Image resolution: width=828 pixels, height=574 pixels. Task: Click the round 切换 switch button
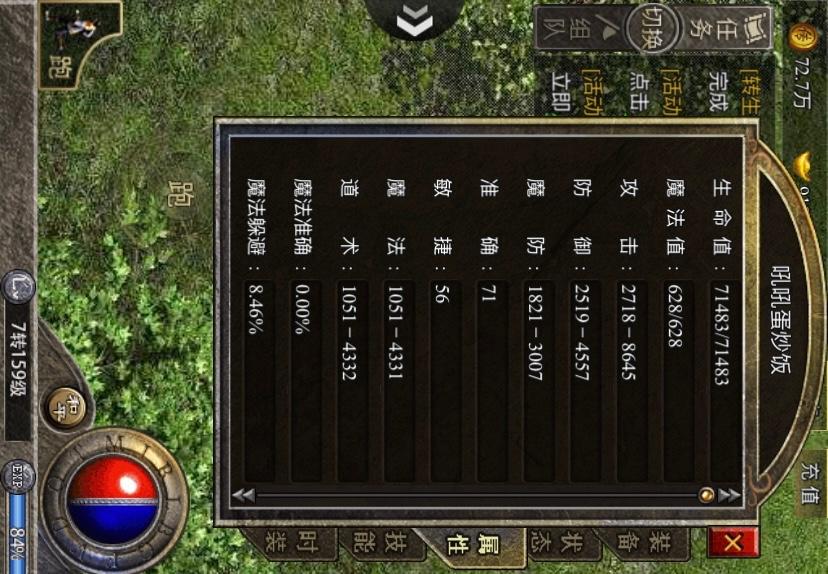pos(654,29)
